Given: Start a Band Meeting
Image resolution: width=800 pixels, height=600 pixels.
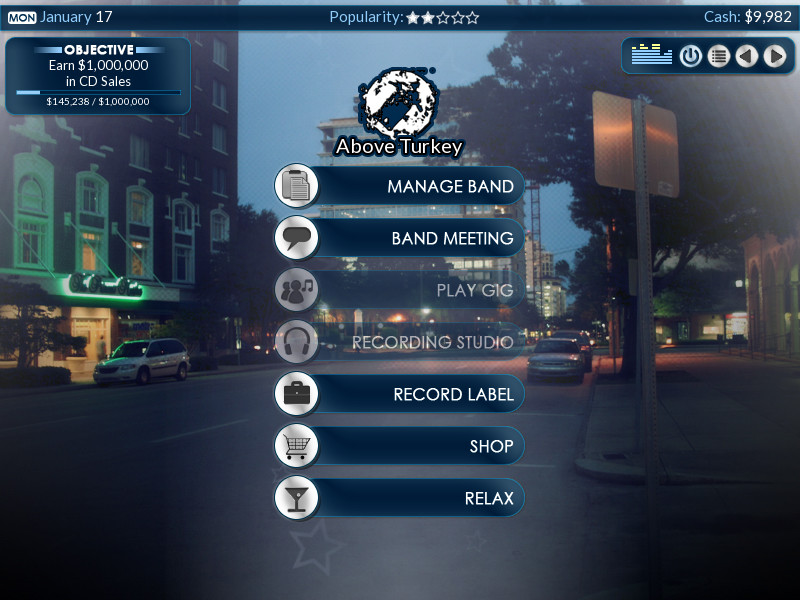Looking at the screenshot, I should (x=400, y=238).
